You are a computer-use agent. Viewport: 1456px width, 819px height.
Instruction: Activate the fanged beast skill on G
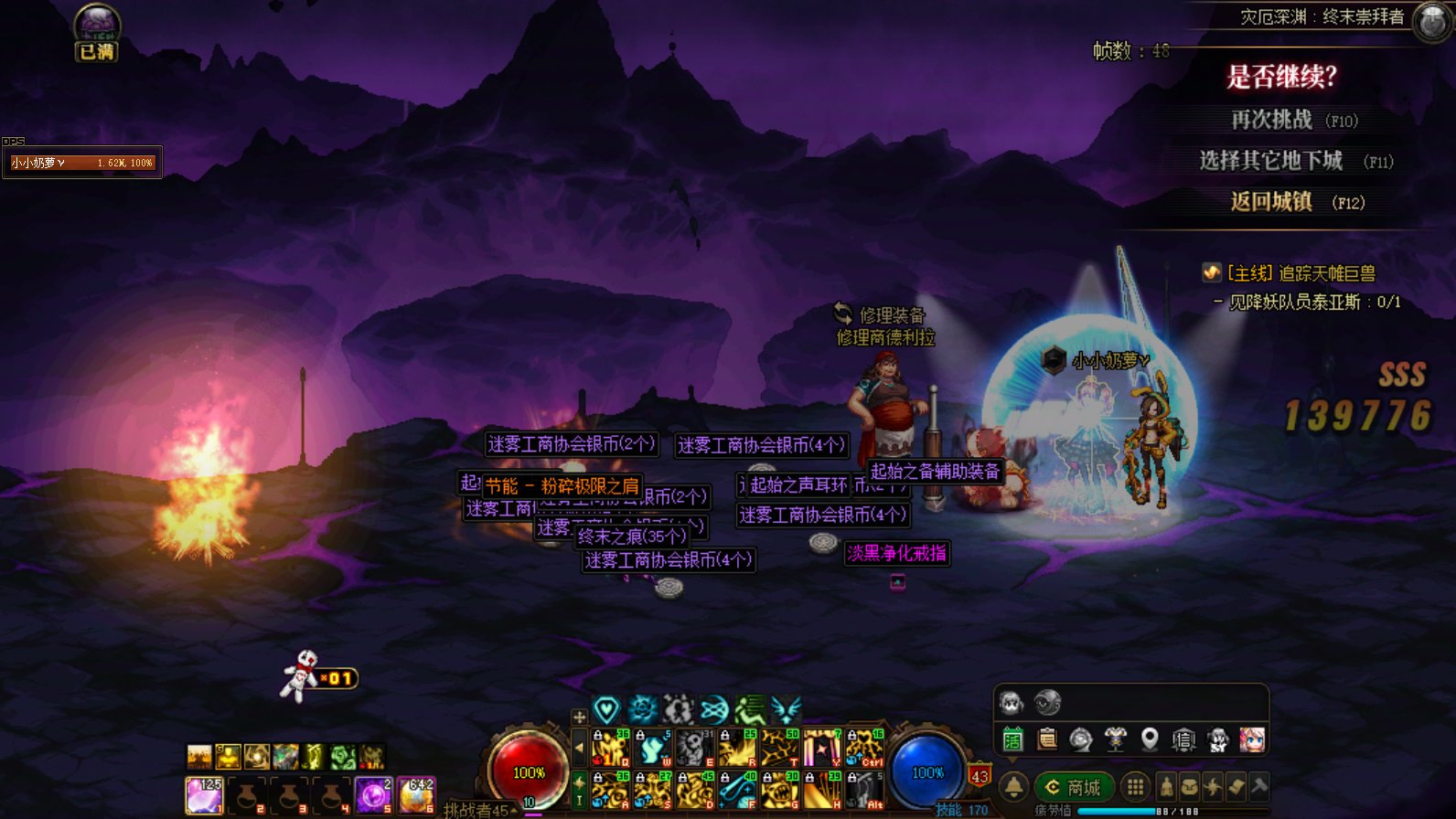(x=780, y=791)
